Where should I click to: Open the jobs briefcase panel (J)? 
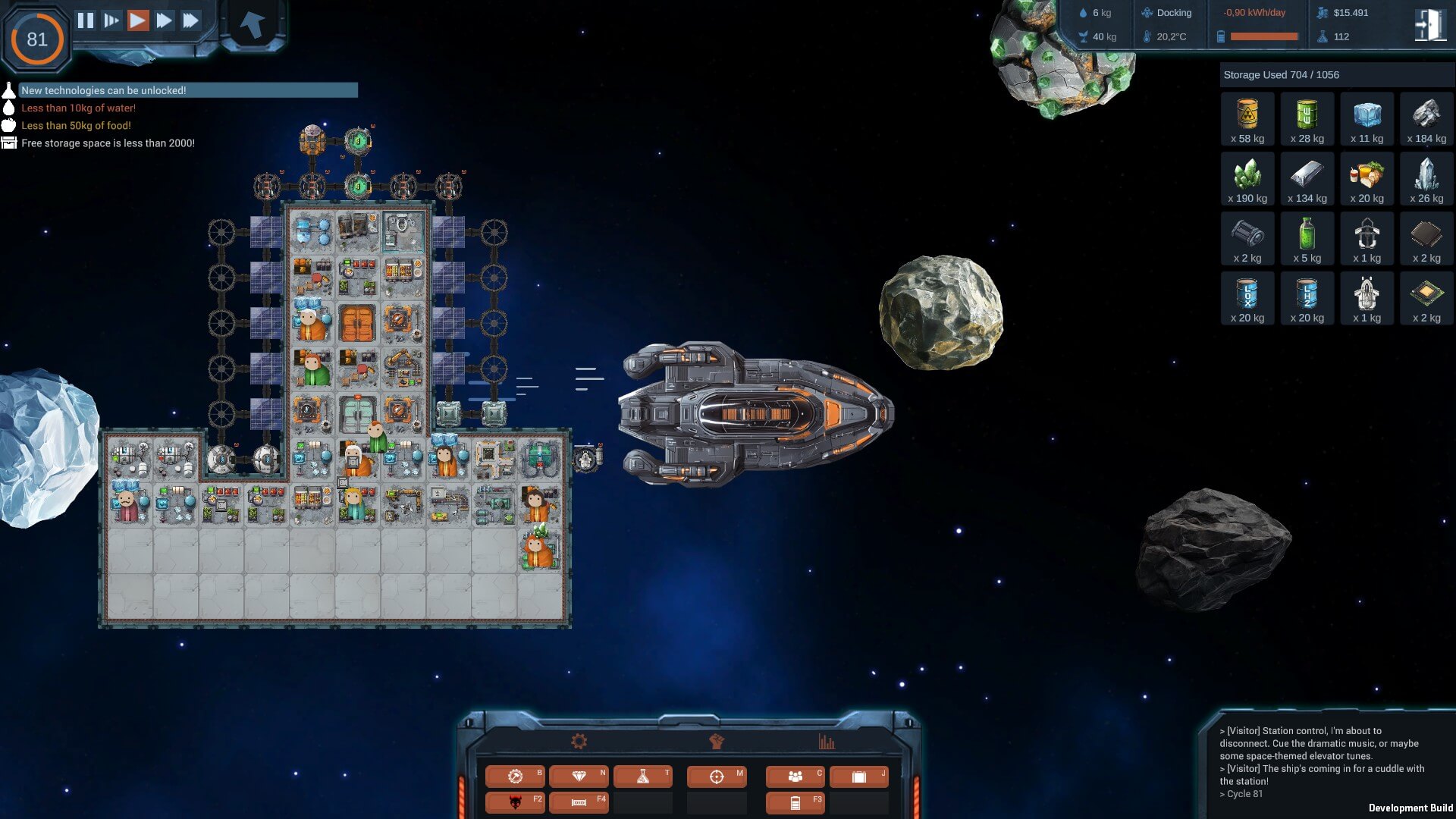click(x=858, y=776)
